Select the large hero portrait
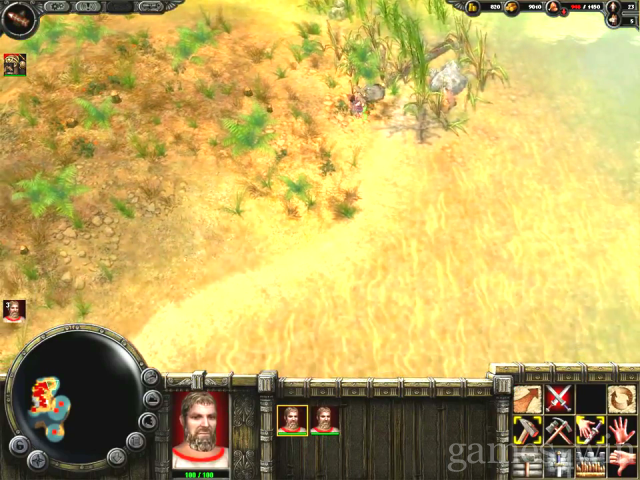This screenshot has width=640, height=480. point(201,428)
